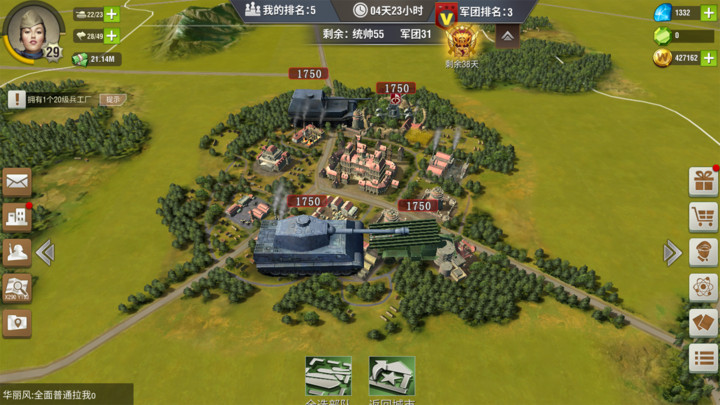Open coordinate search with magnifier icon
Image resolution: width=720 pixels, height=405 pixels.
coord(17,288)
